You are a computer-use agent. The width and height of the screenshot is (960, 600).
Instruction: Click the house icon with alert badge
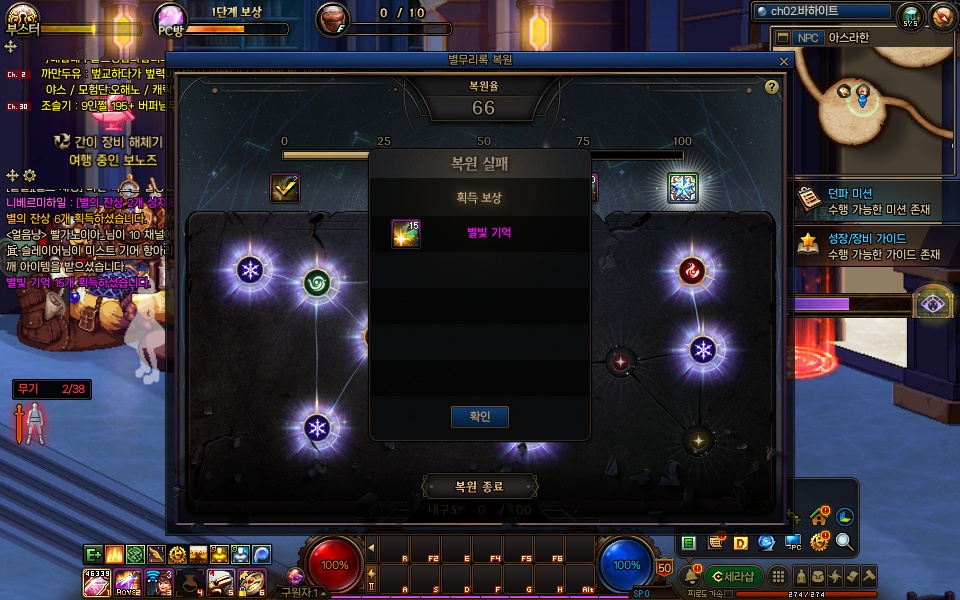(820, 517)
